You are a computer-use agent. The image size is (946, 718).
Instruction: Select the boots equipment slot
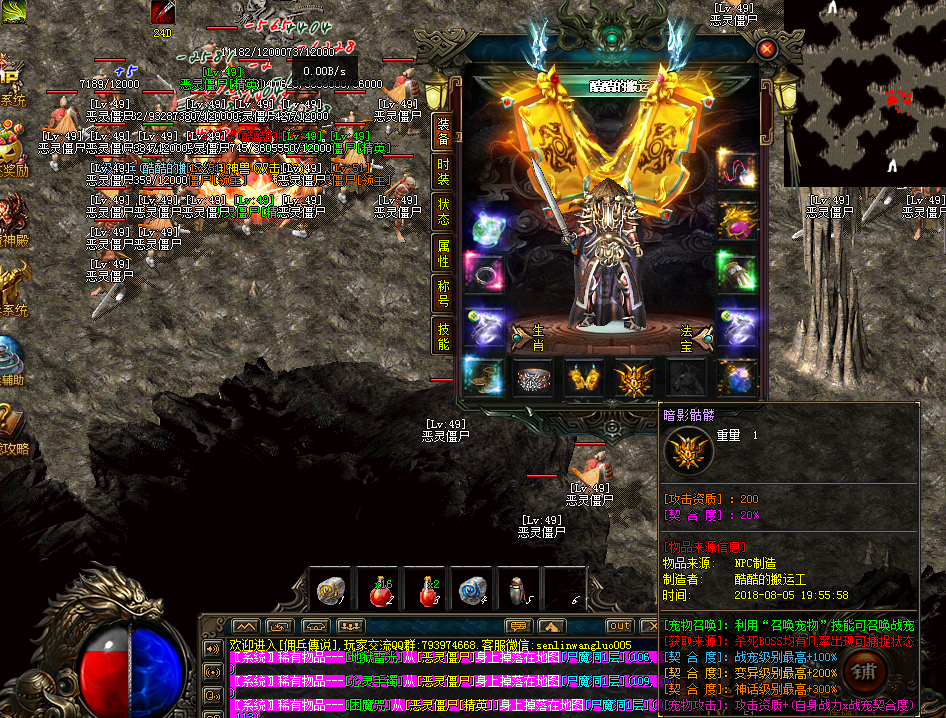coord(484,377)
